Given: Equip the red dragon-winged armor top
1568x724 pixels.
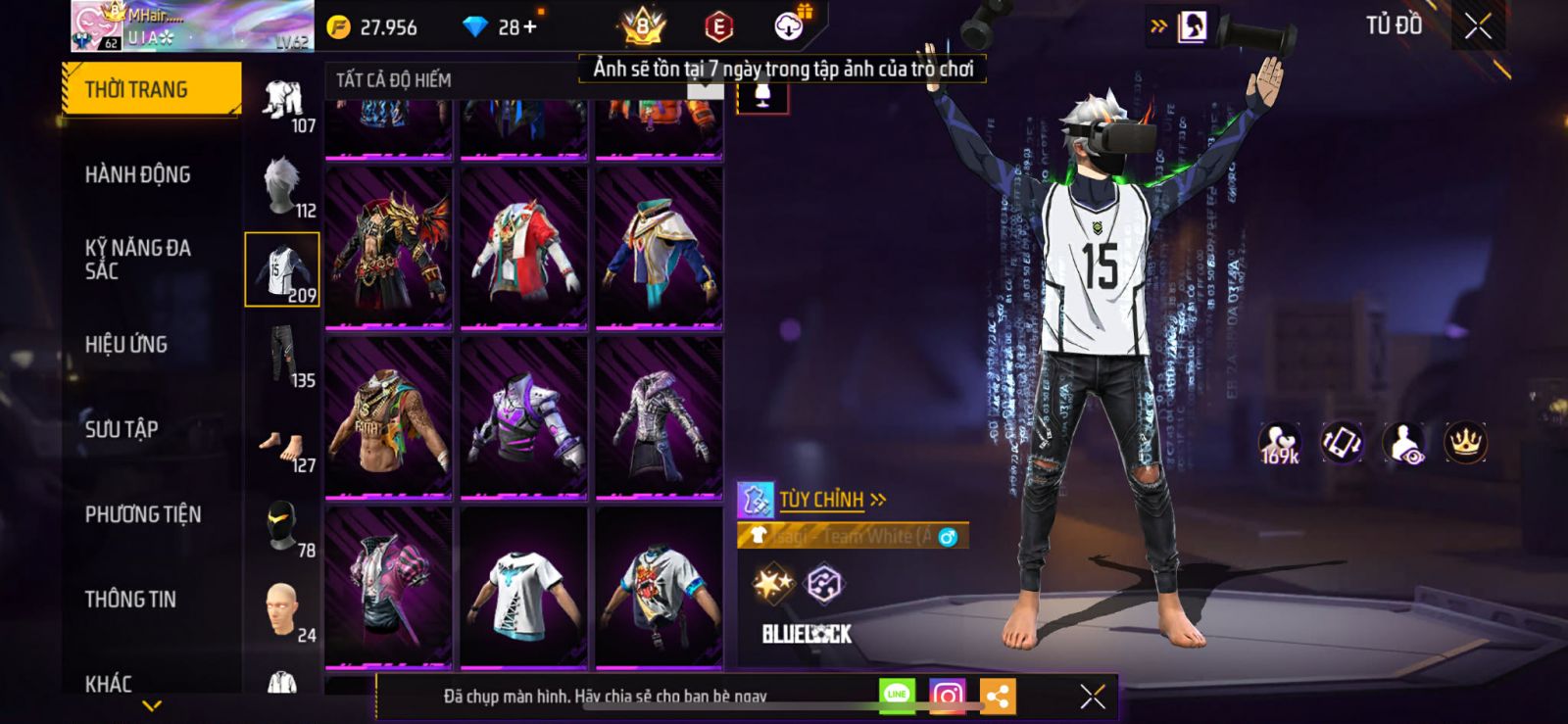Looking at the screenshot, I should [x=389, y=248].
